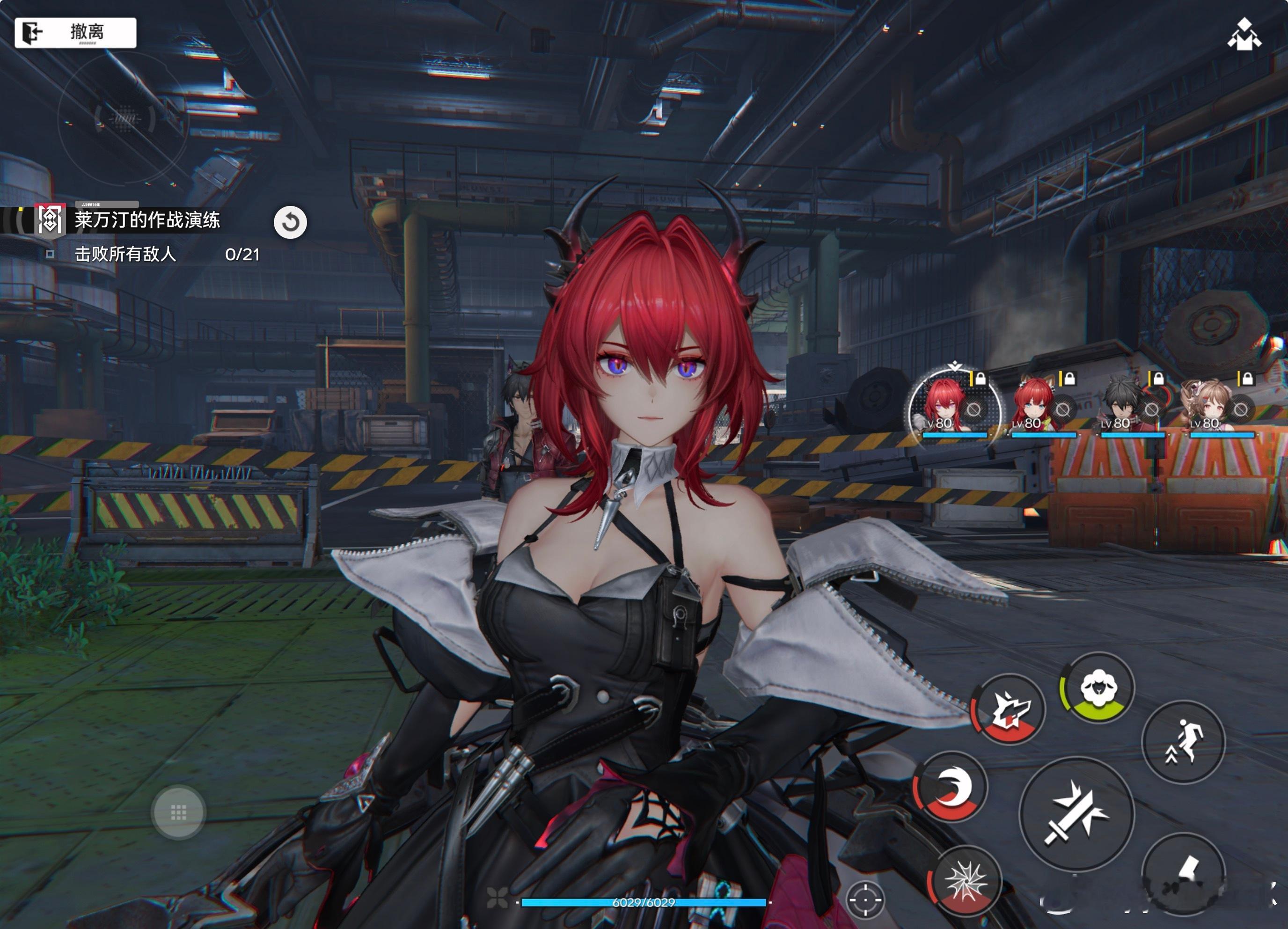Tap the virtual joystick pad
Image resolution: width=1288 pixels, height=929 pixels.
click(178, 812)
